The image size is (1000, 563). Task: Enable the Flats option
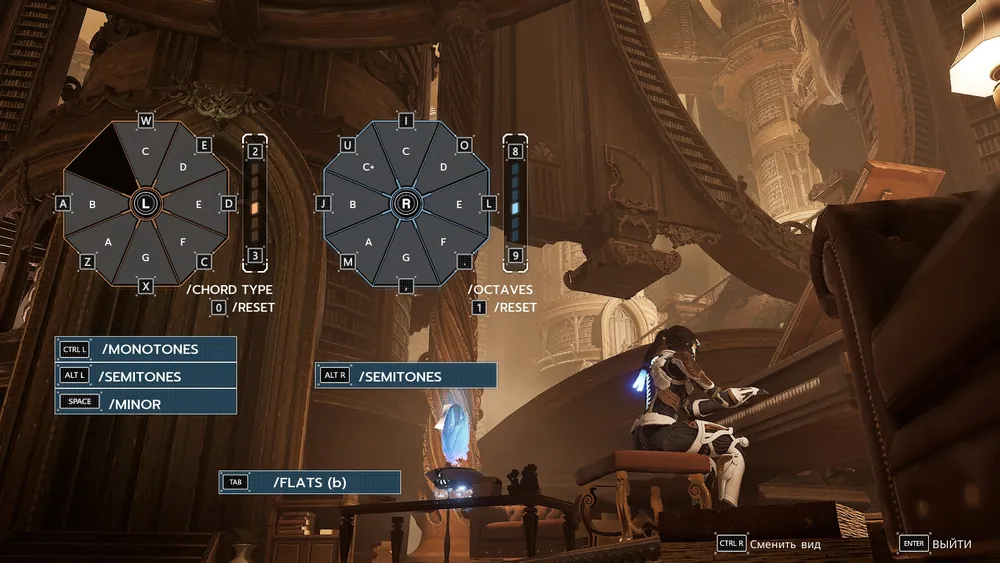click(310, 482)
